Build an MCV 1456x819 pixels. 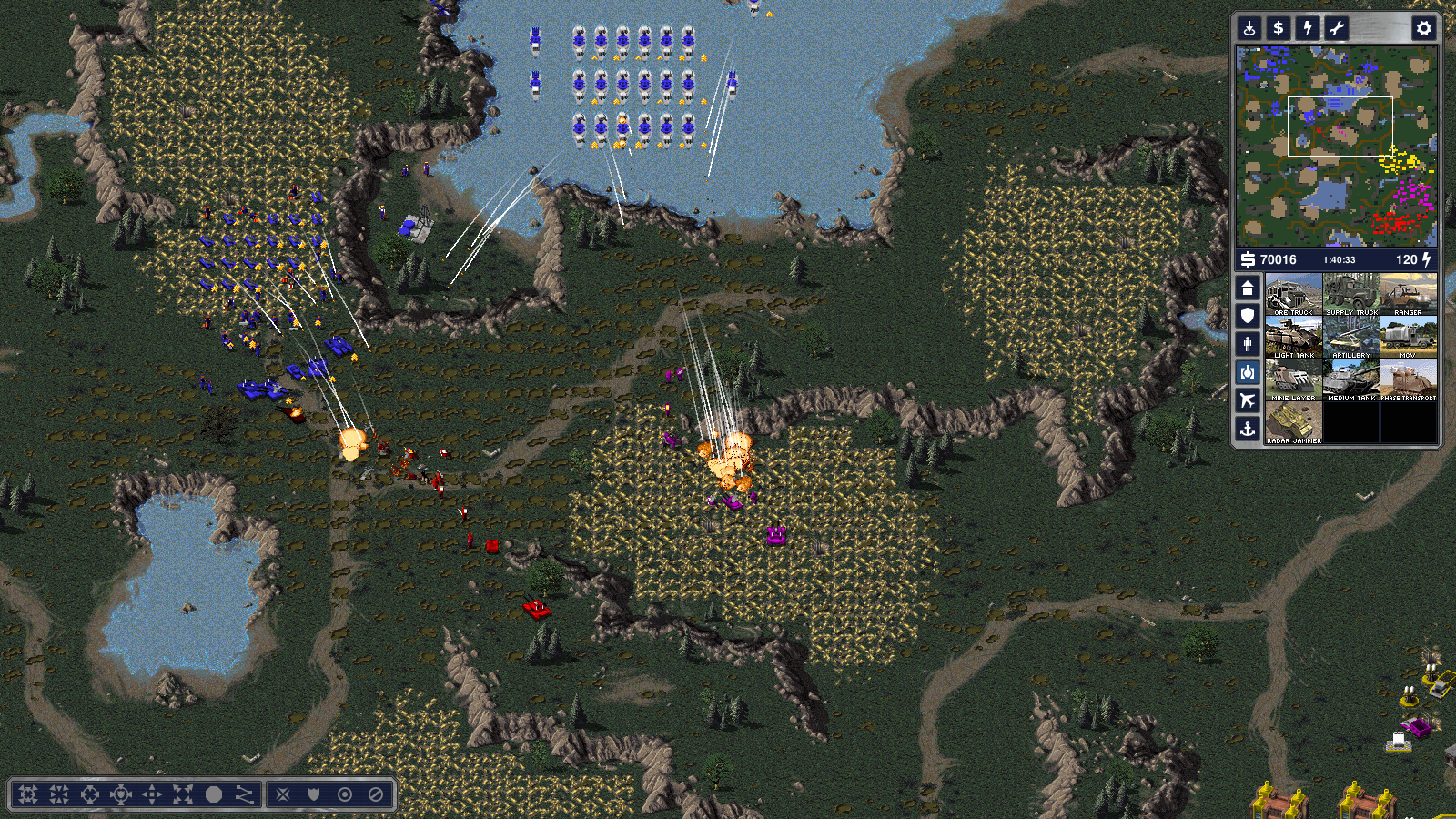[x=1409, y=337]
